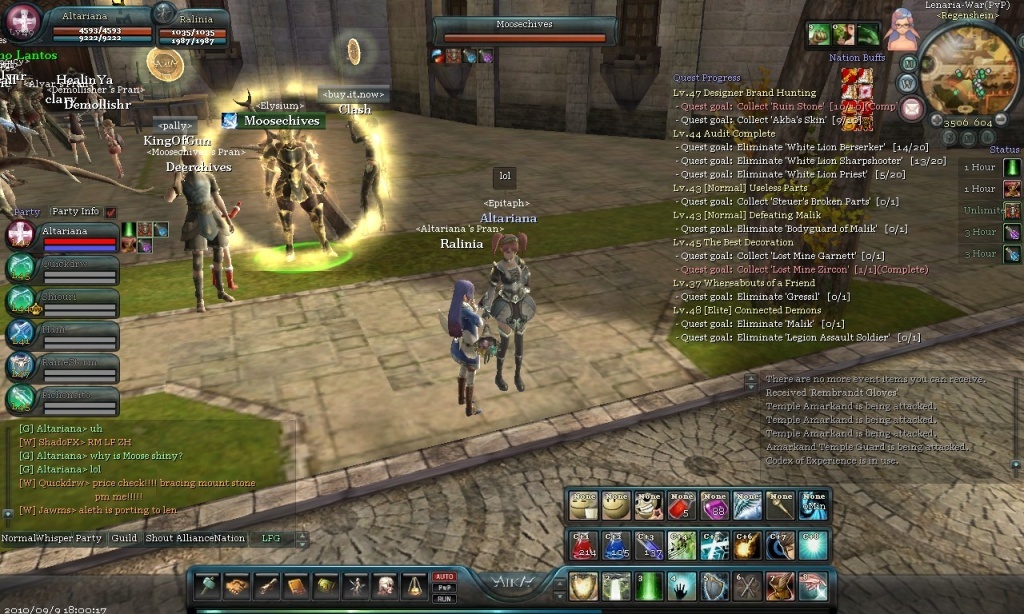Activate the crossed swords skill in slot 6

point(747,586)
